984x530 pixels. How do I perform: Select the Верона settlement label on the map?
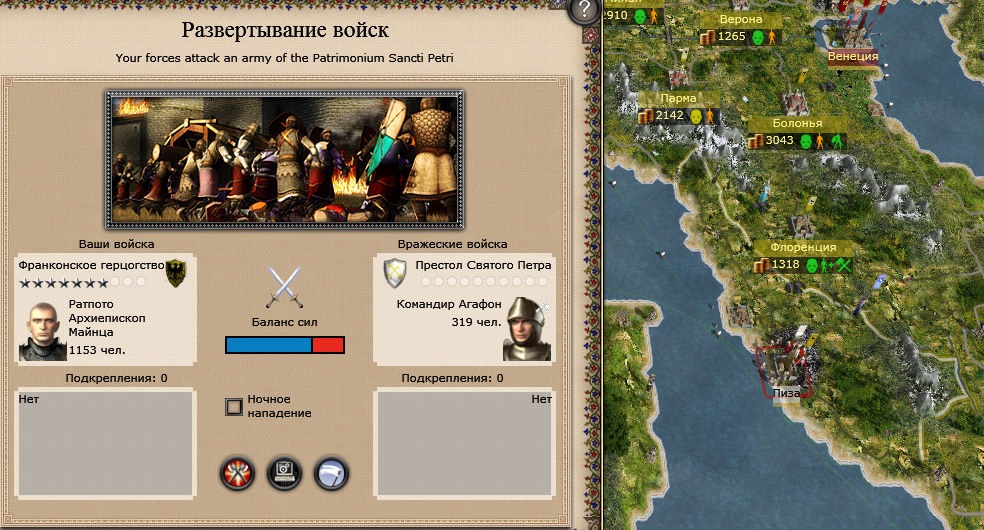[741, 20]
